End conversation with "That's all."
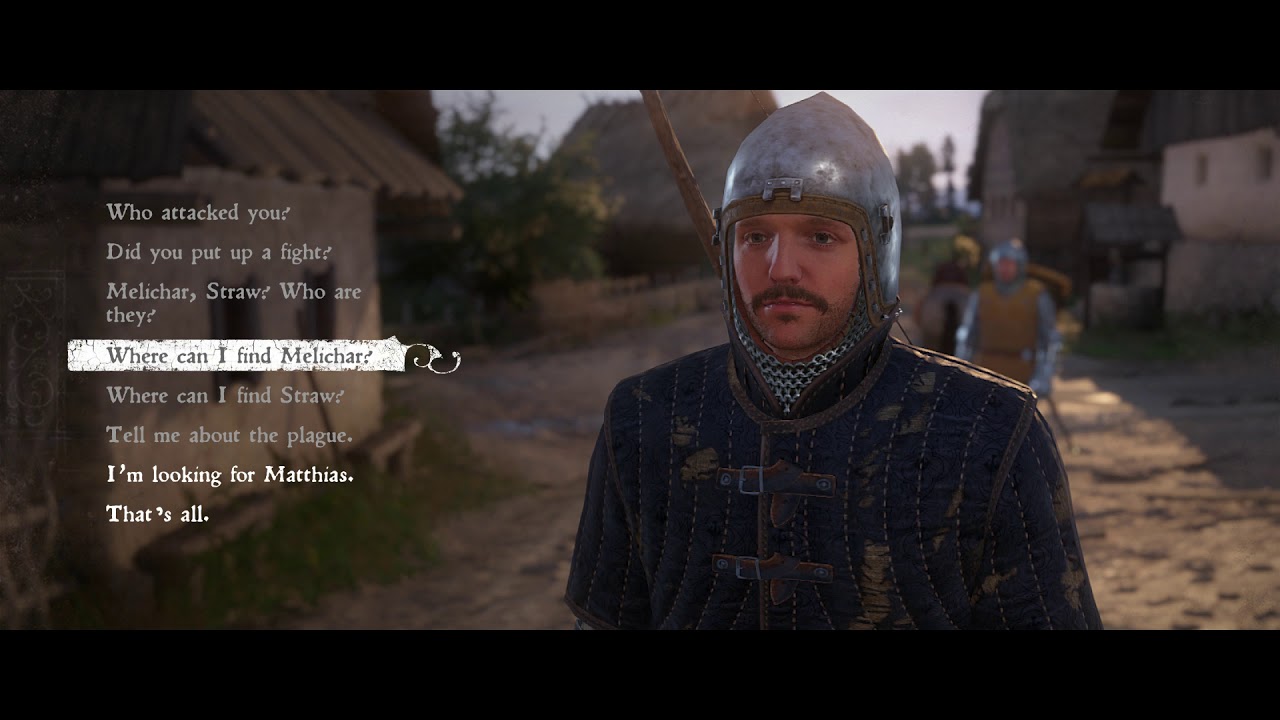 (157, 515)
